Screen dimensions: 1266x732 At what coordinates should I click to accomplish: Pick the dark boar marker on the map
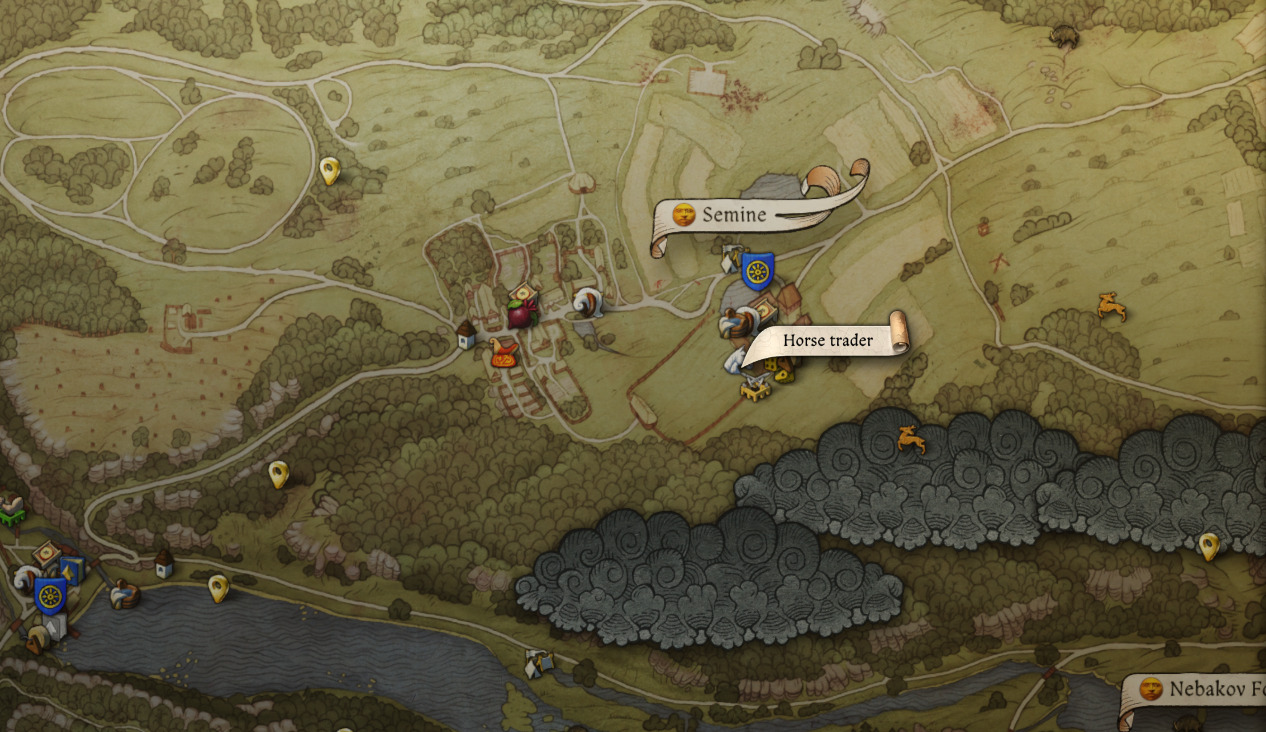point(1065,37)
